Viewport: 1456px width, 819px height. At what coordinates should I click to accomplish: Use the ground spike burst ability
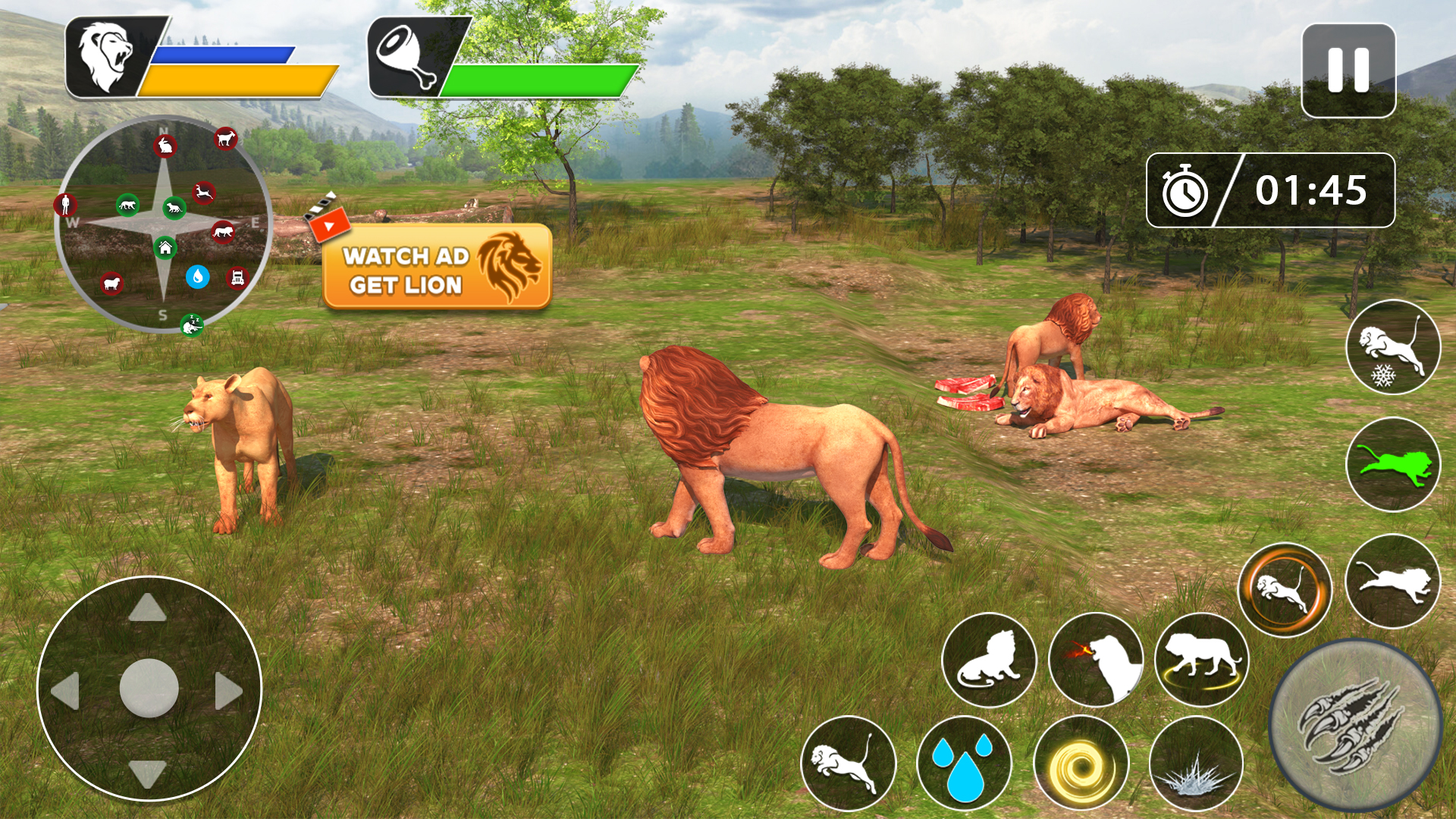pos(1196,762)
